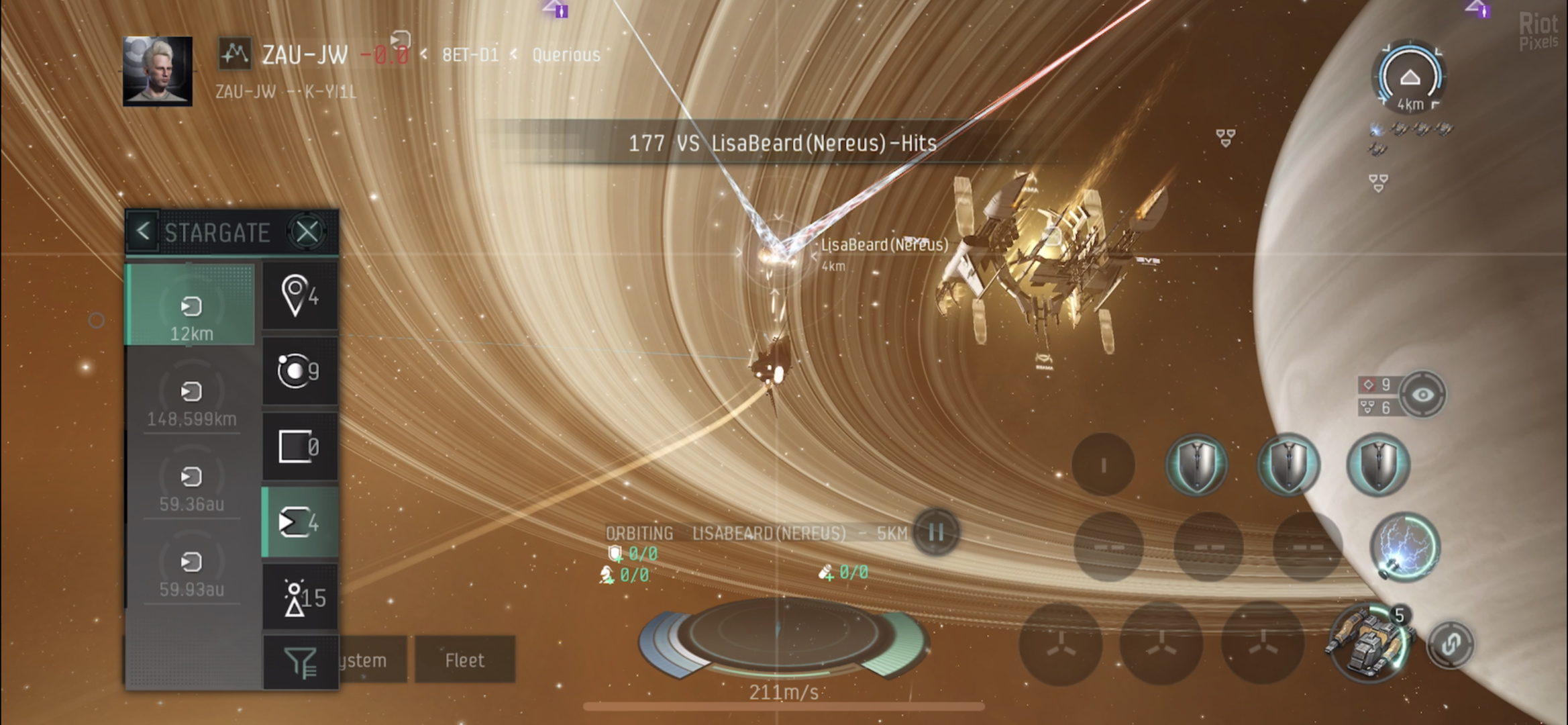
Task: Switch to the beacon category with 15
Action: (299, 597)
